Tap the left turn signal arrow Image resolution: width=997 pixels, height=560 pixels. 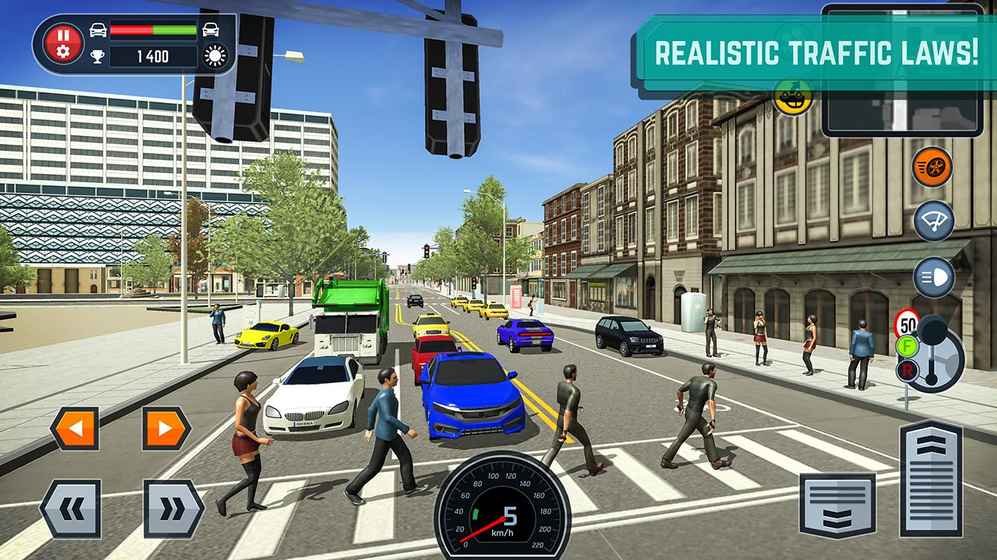(x=75, y=428)
